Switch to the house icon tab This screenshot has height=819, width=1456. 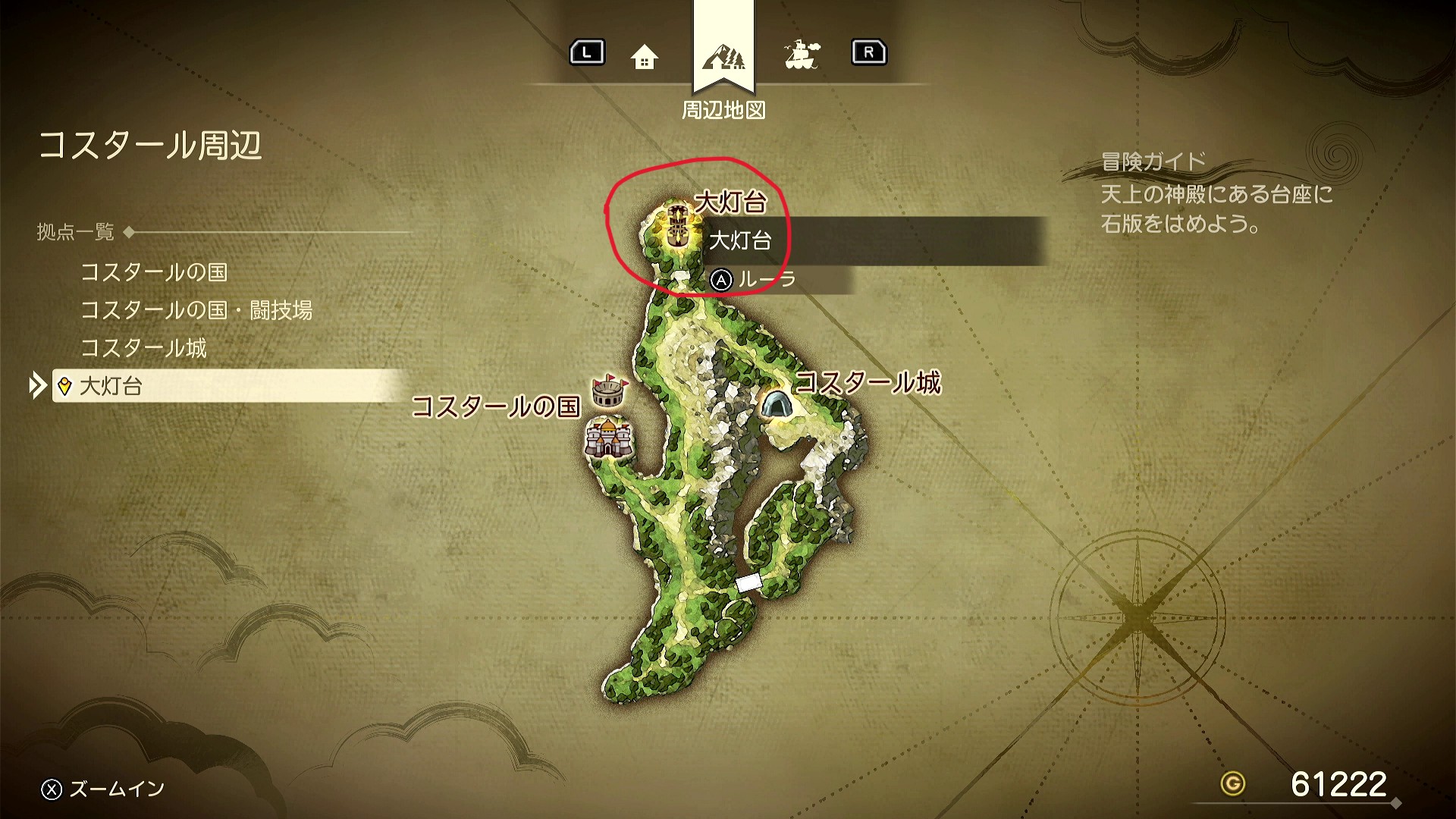click(x=644, y=56)
